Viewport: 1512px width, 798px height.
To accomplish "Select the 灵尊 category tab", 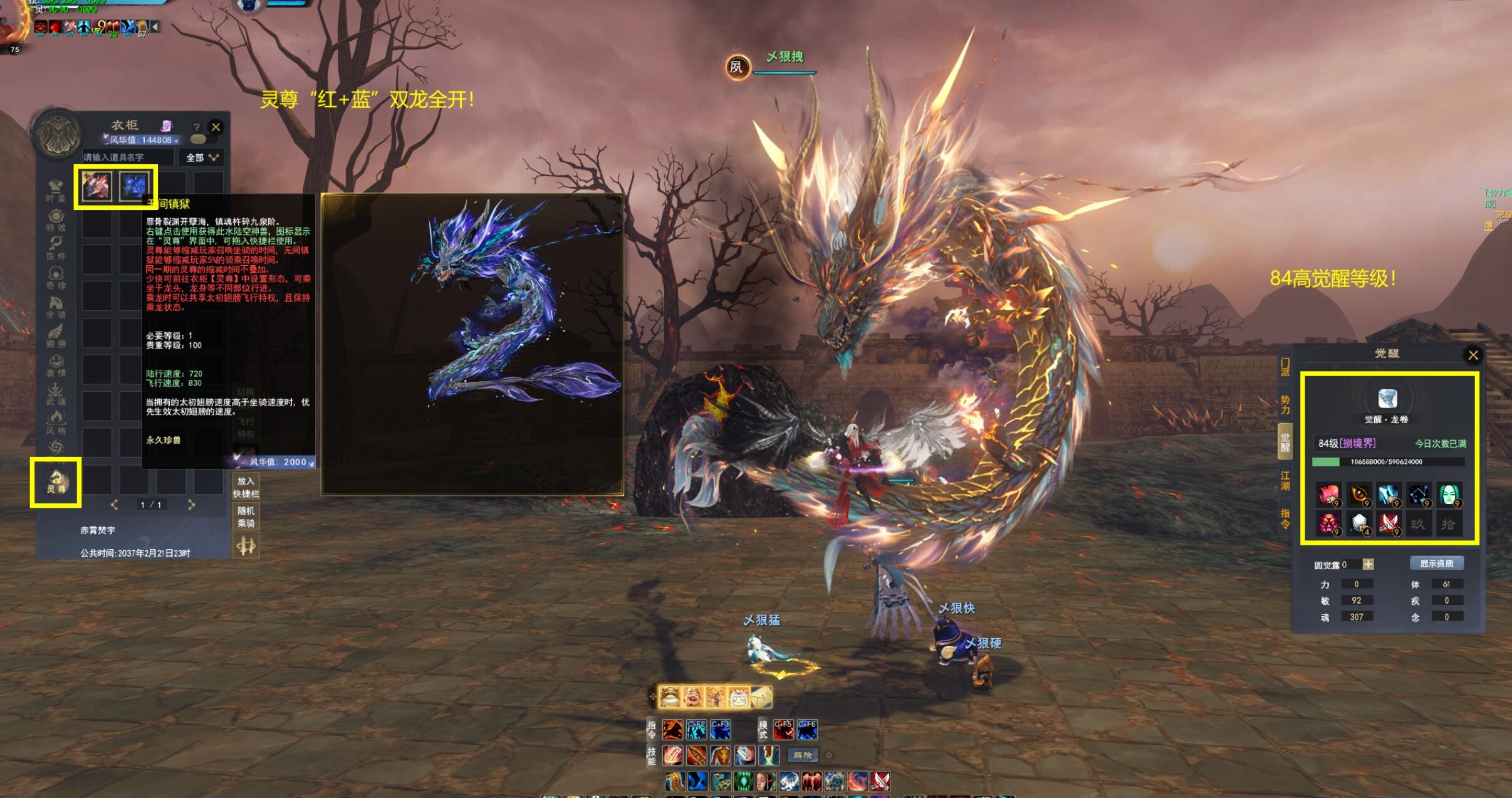I will click(56, 482).
